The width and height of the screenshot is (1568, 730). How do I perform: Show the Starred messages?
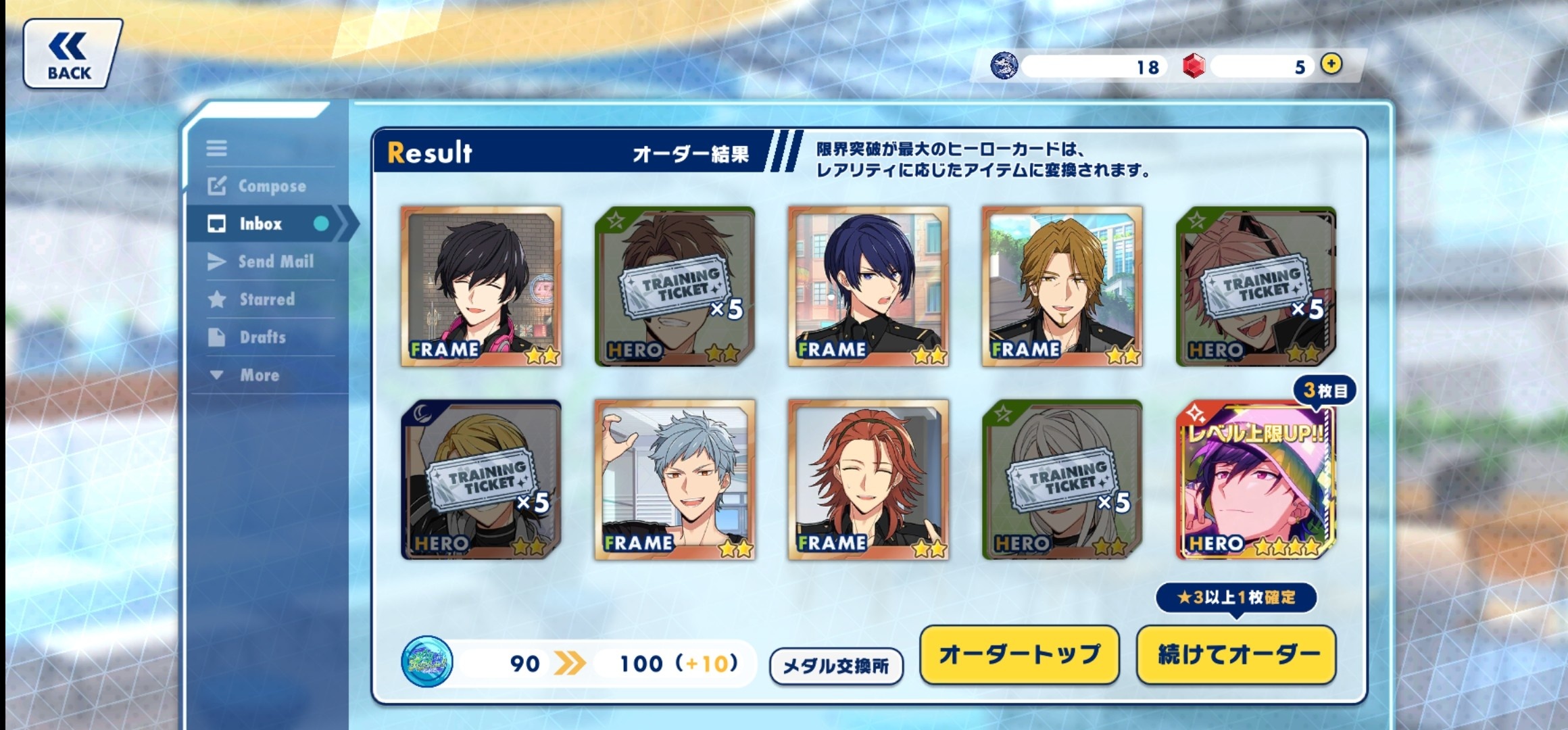tap(253, 299)
